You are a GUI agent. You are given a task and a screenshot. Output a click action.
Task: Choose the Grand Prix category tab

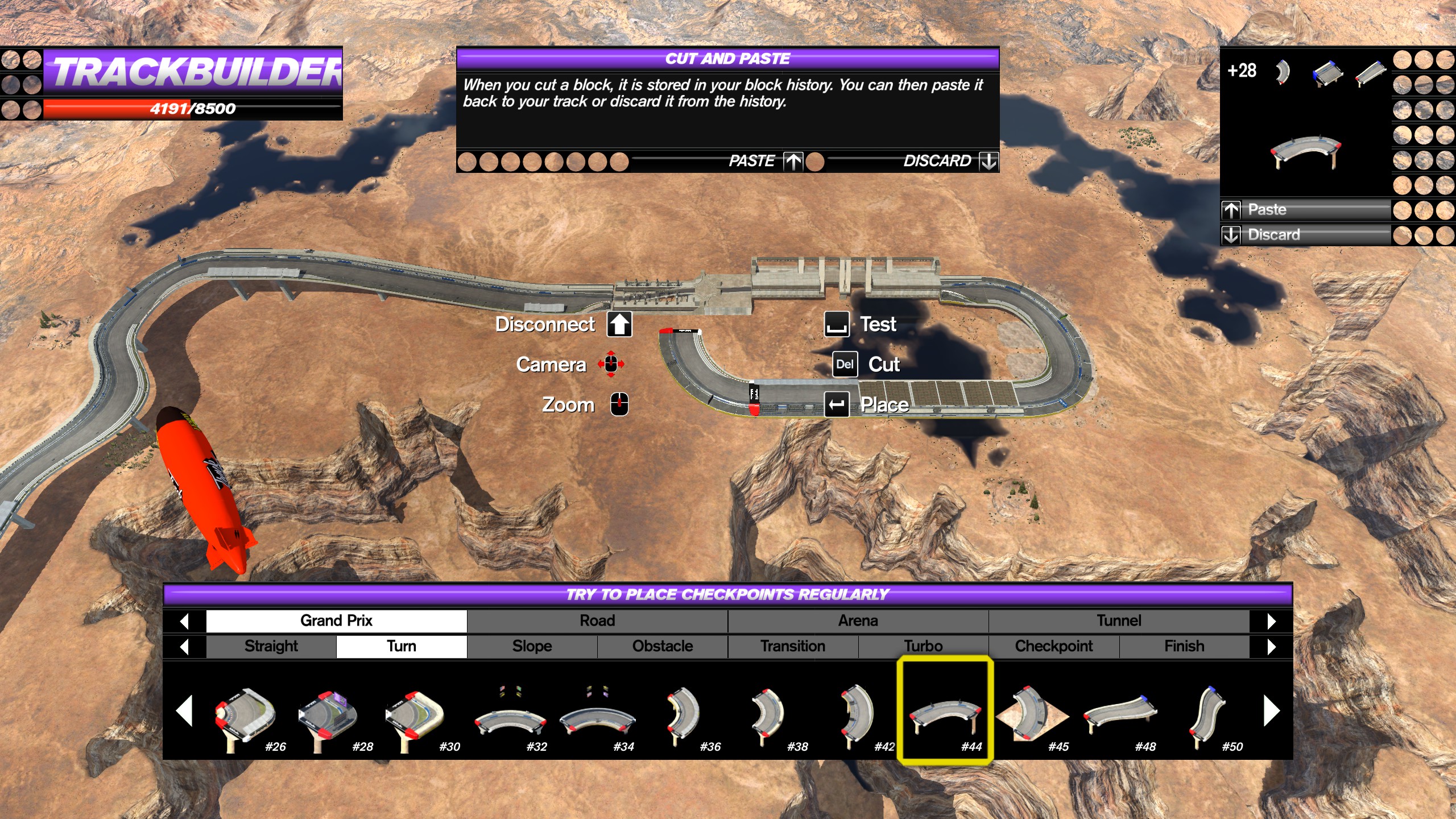(x=336, y=621)
